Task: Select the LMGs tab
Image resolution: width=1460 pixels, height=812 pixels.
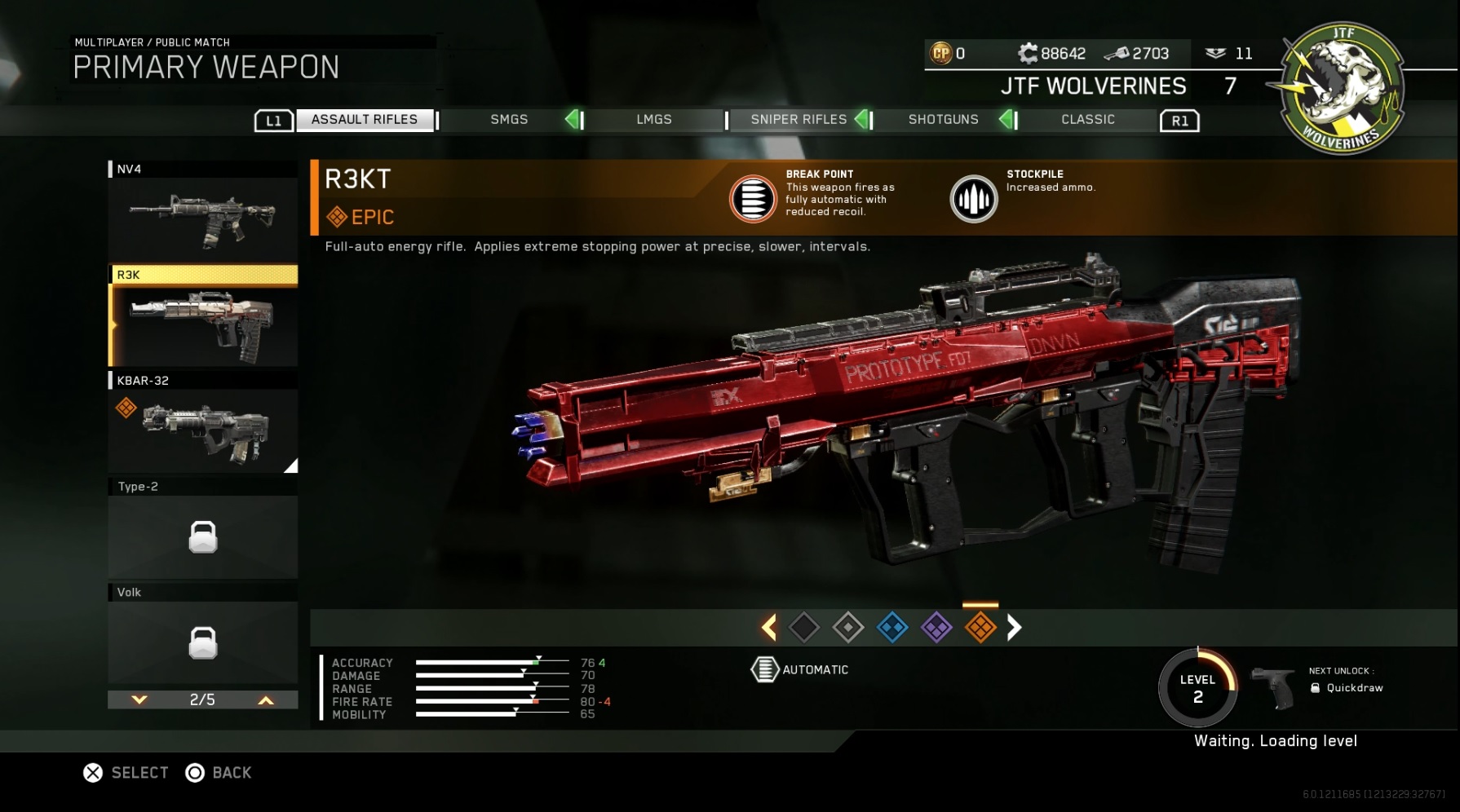Action: tap(653, 120)
